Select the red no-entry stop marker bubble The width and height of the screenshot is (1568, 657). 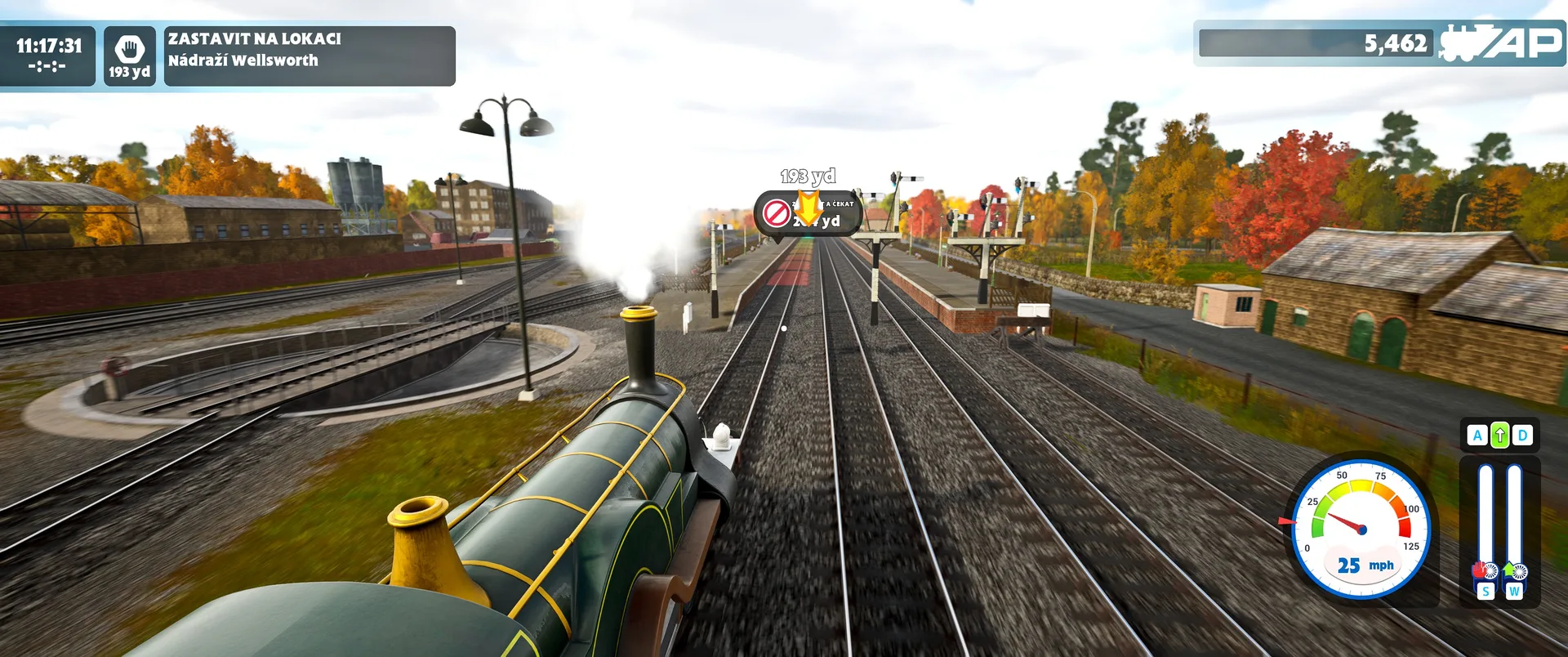(x=777, y=213)
